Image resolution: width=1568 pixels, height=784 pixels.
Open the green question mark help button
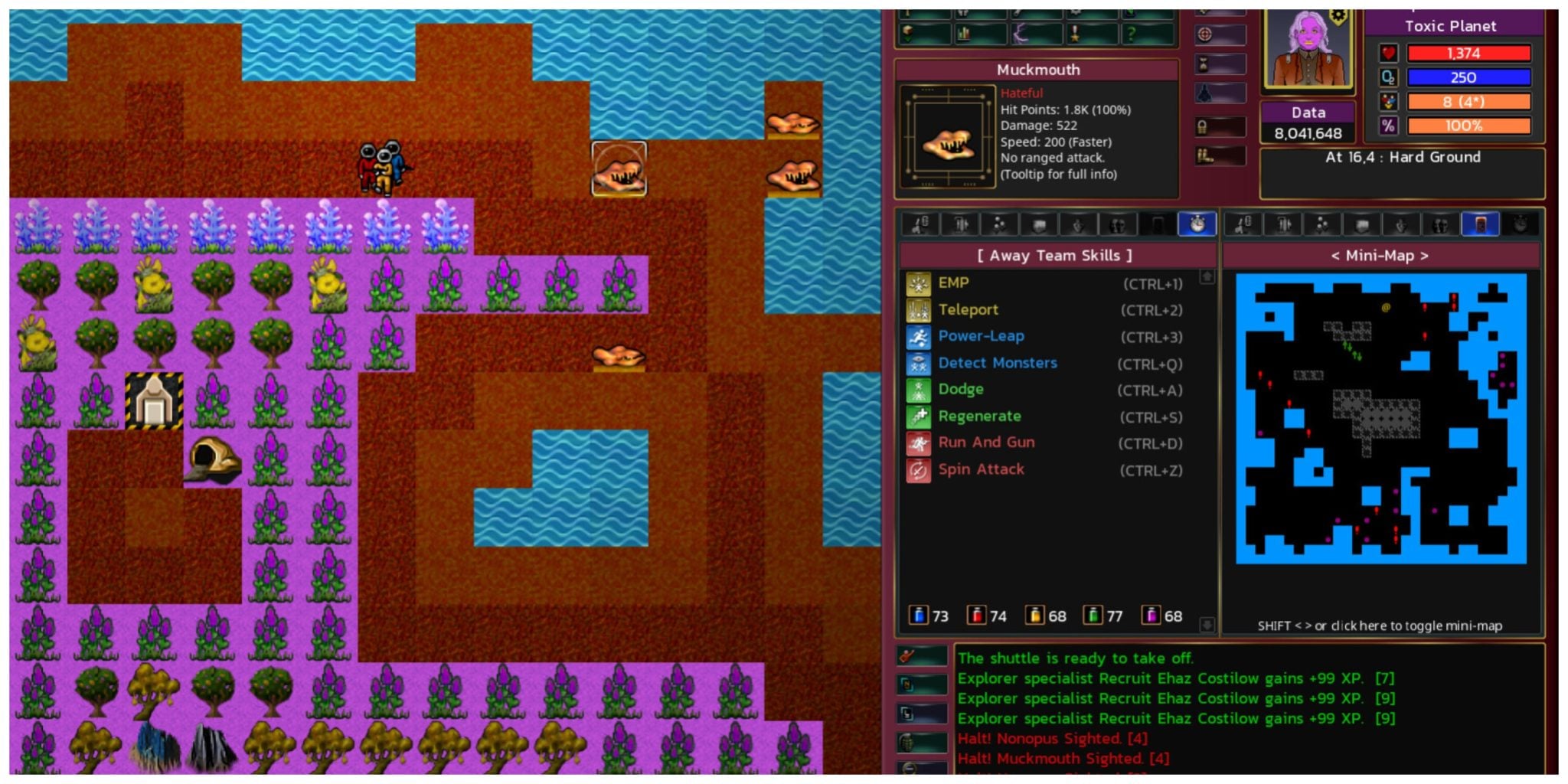[x=1130, y=34]
